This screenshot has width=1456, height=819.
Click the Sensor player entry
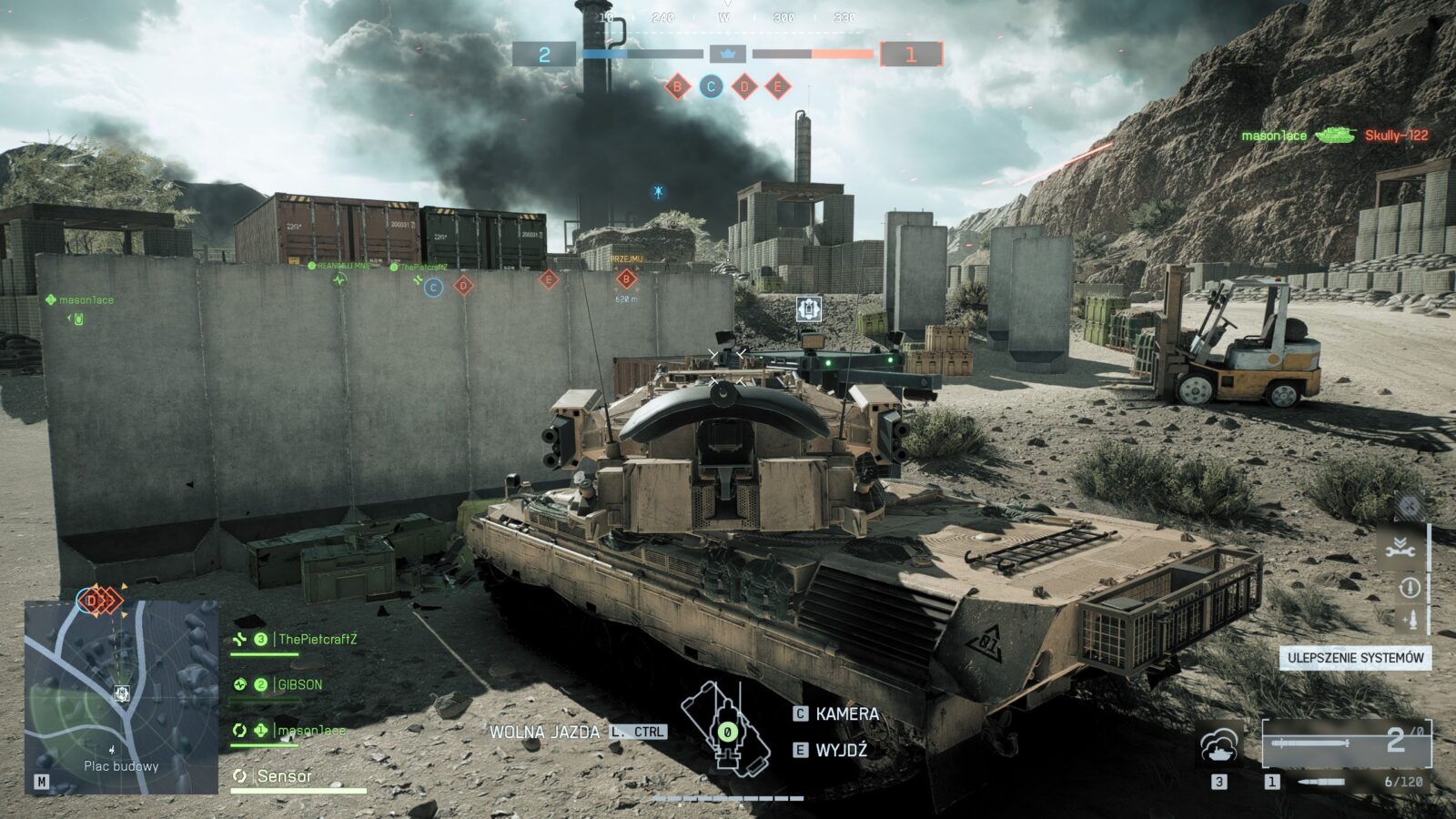click(284, 776)
